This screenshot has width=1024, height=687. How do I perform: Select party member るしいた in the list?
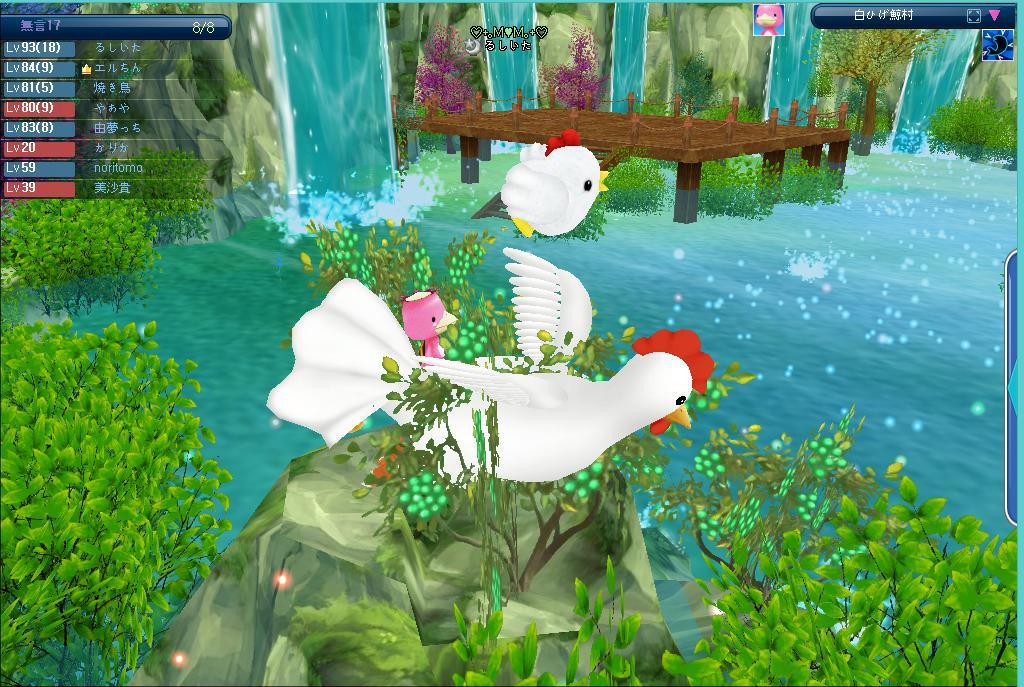[117, 48]
